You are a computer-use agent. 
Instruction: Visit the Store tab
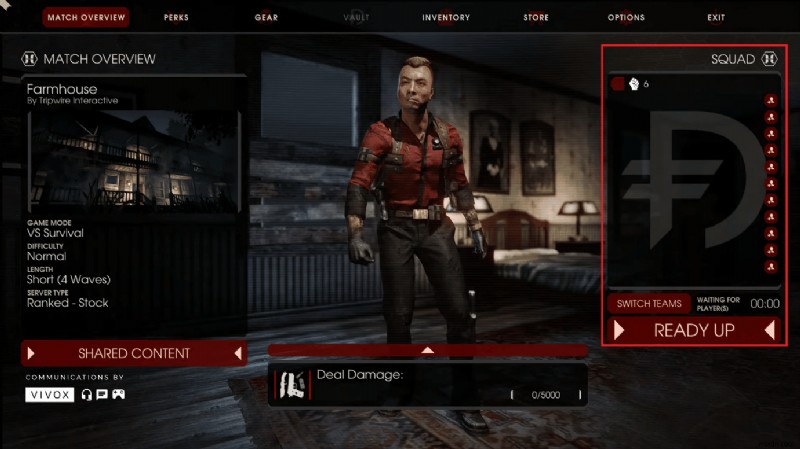pos(536,17)
